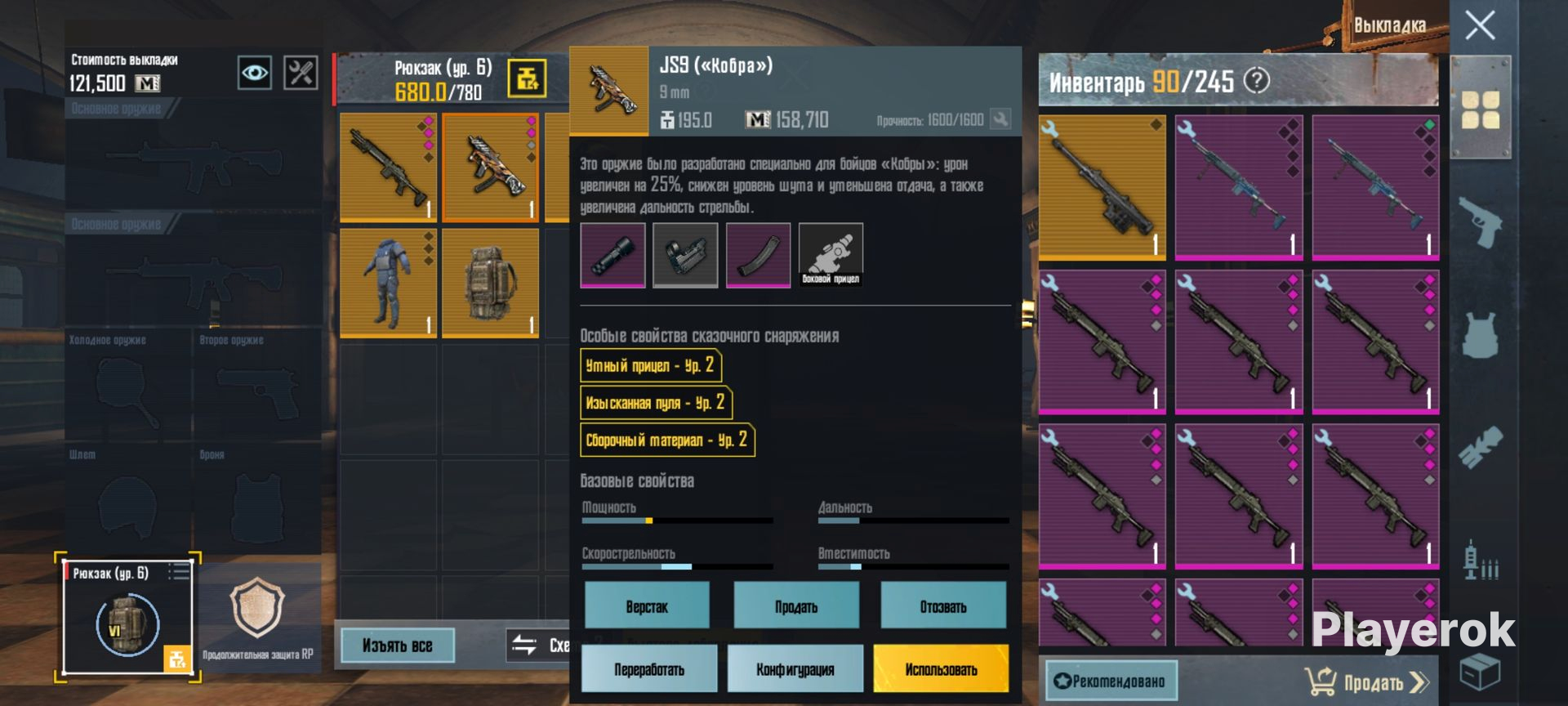Select the gold sniper rifle in inventory

click(1102, 188)
